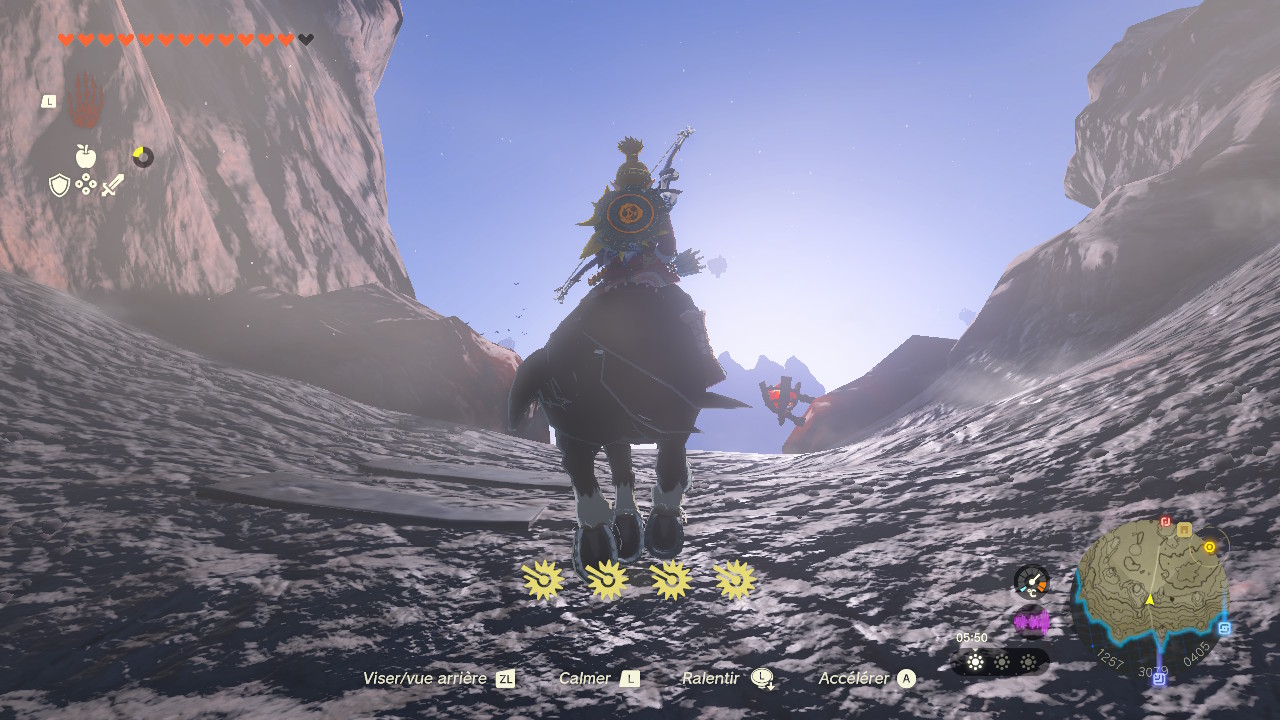Select the sword weapon icon

coord(112,185)
